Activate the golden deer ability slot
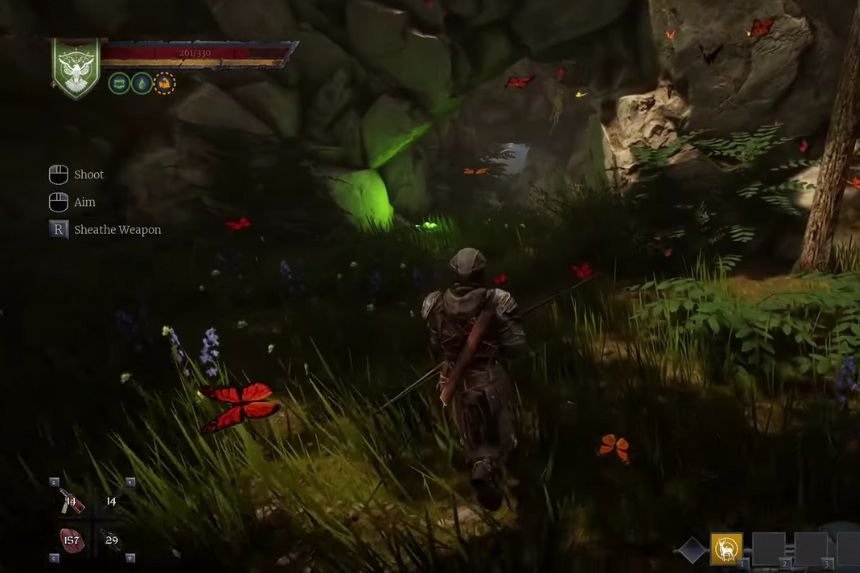Viewport: 860px width, 573px height. click(x=726, y=549)
